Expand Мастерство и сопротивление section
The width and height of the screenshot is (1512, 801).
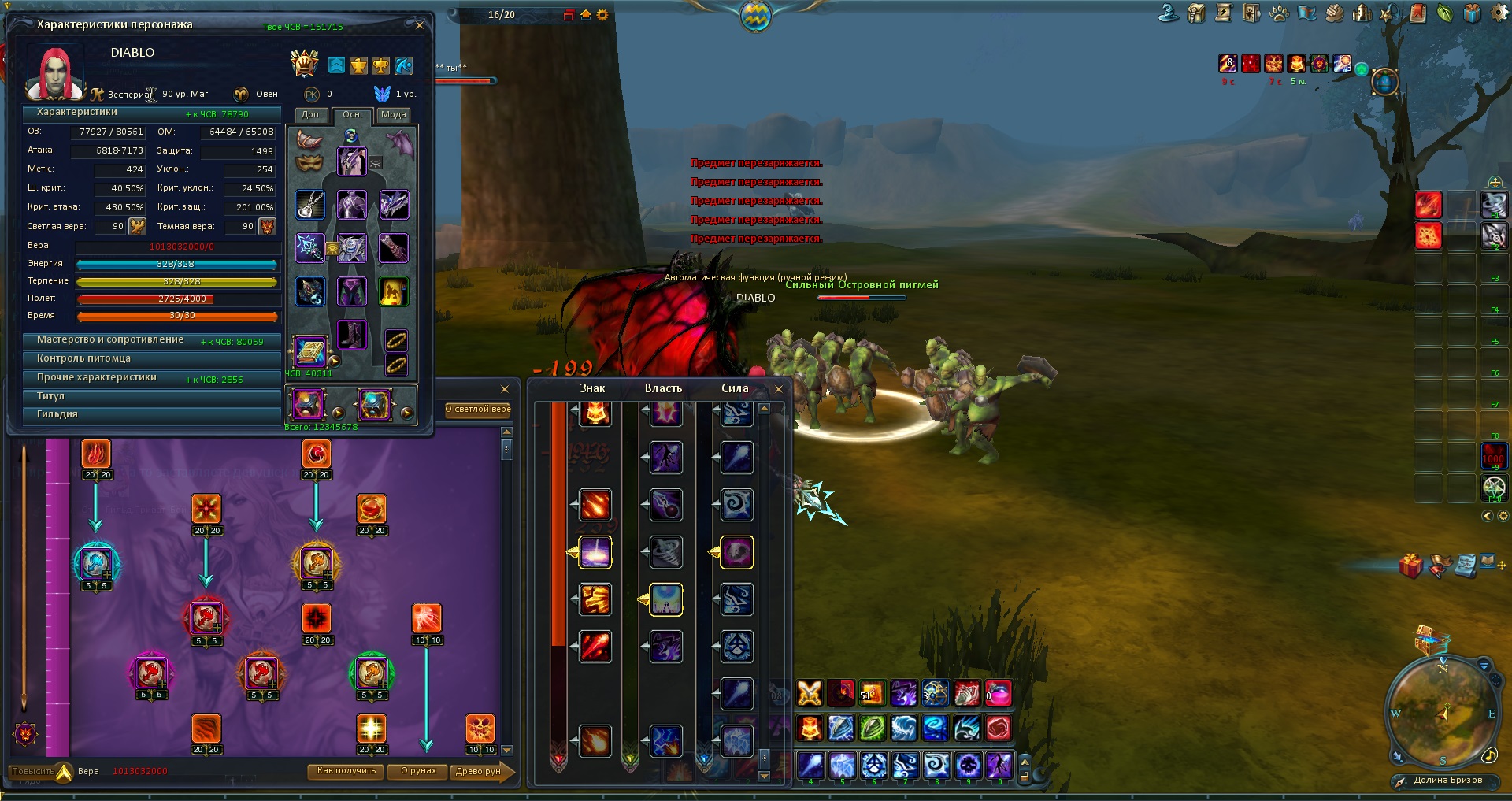tap(110, 340)
